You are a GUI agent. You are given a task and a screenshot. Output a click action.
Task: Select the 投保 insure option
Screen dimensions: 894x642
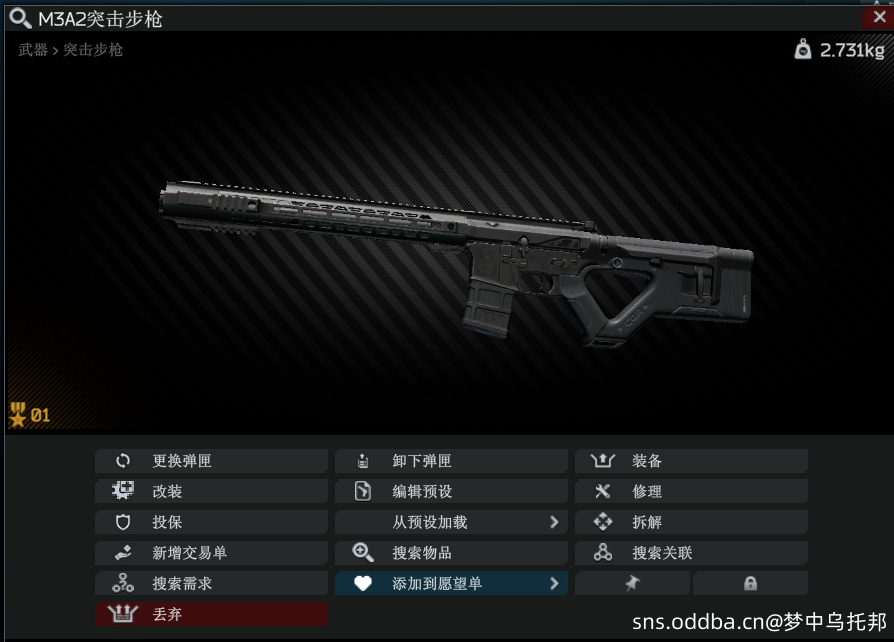coord(211,522)
